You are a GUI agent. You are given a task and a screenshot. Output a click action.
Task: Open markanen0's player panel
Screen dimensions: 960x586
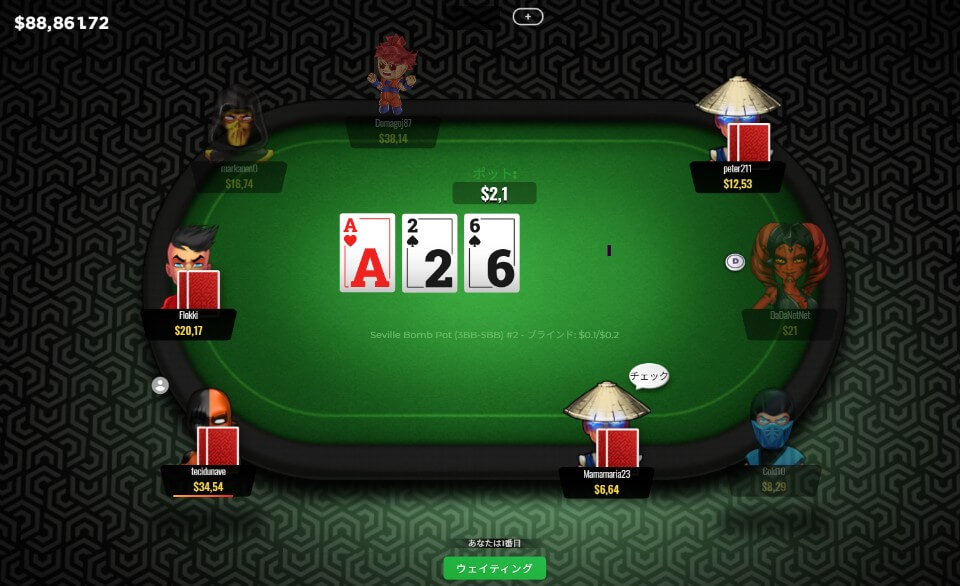[239, 177]
